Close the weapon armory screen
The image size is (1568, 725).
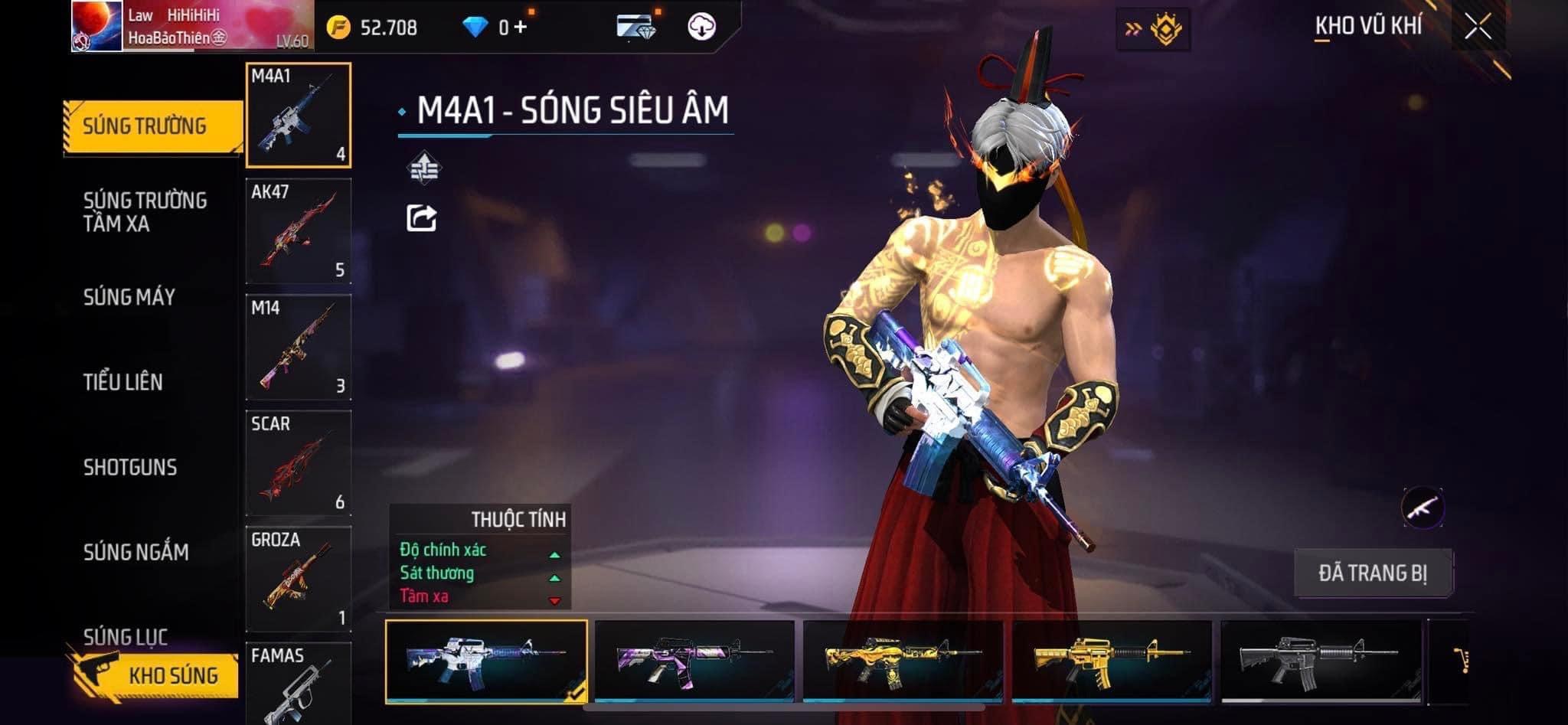(1478, 27)
